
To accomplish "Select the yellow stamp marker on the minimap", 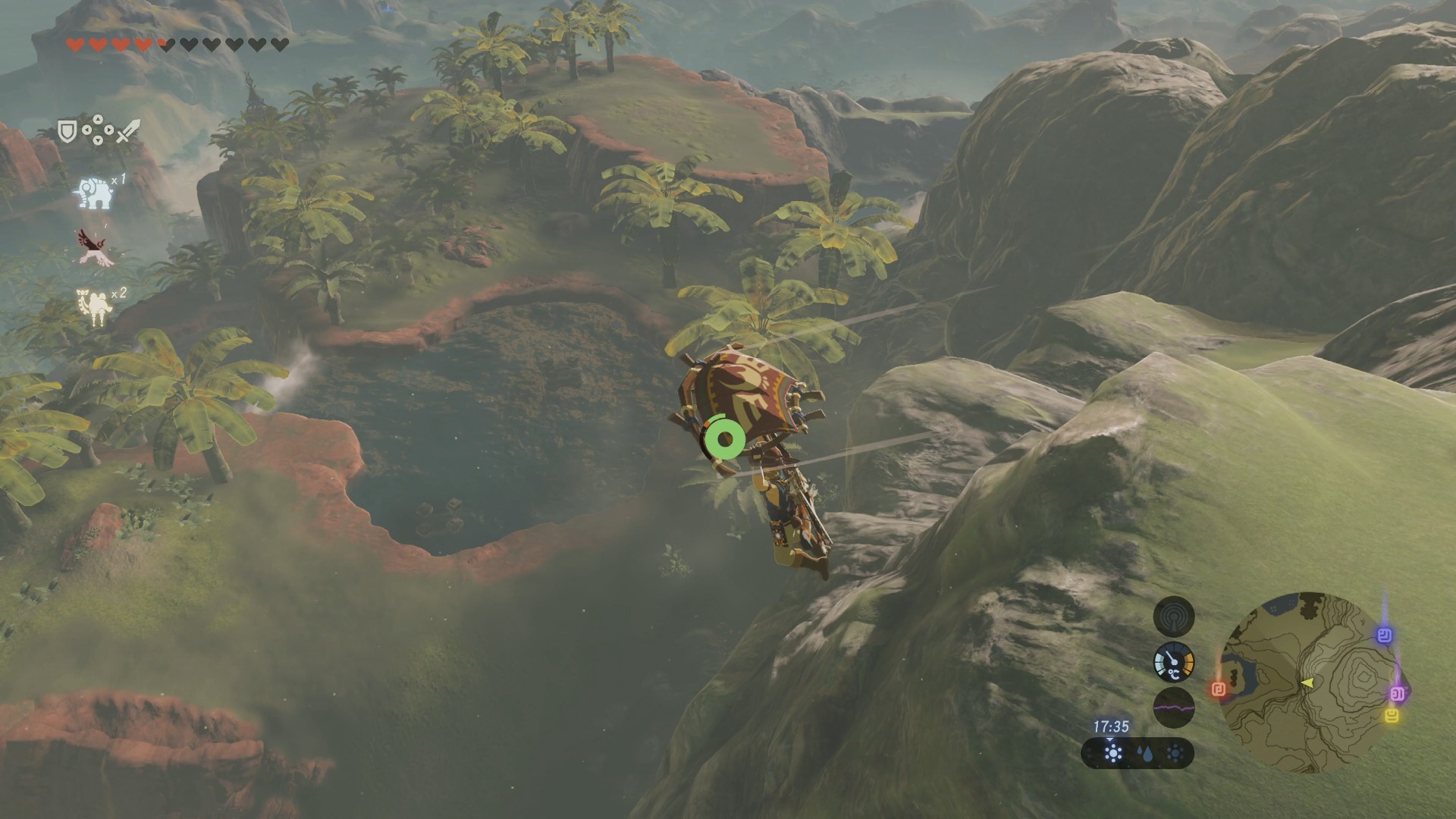I will pyautogui.click(x=1392, y=716).
